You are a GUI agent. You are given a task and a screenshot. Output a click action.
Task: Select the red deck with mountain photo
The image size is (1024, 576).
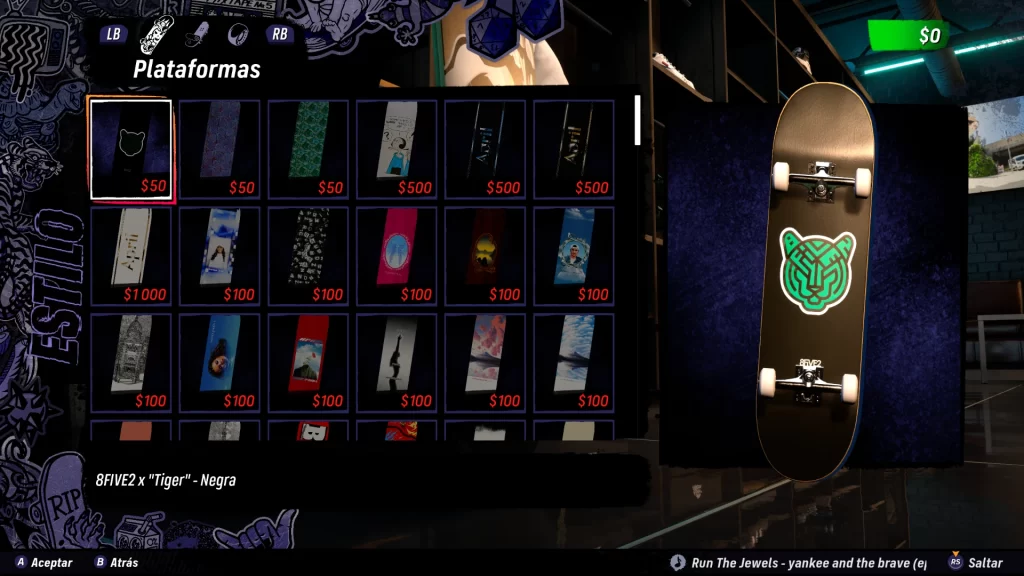click(x=308, y=362)
